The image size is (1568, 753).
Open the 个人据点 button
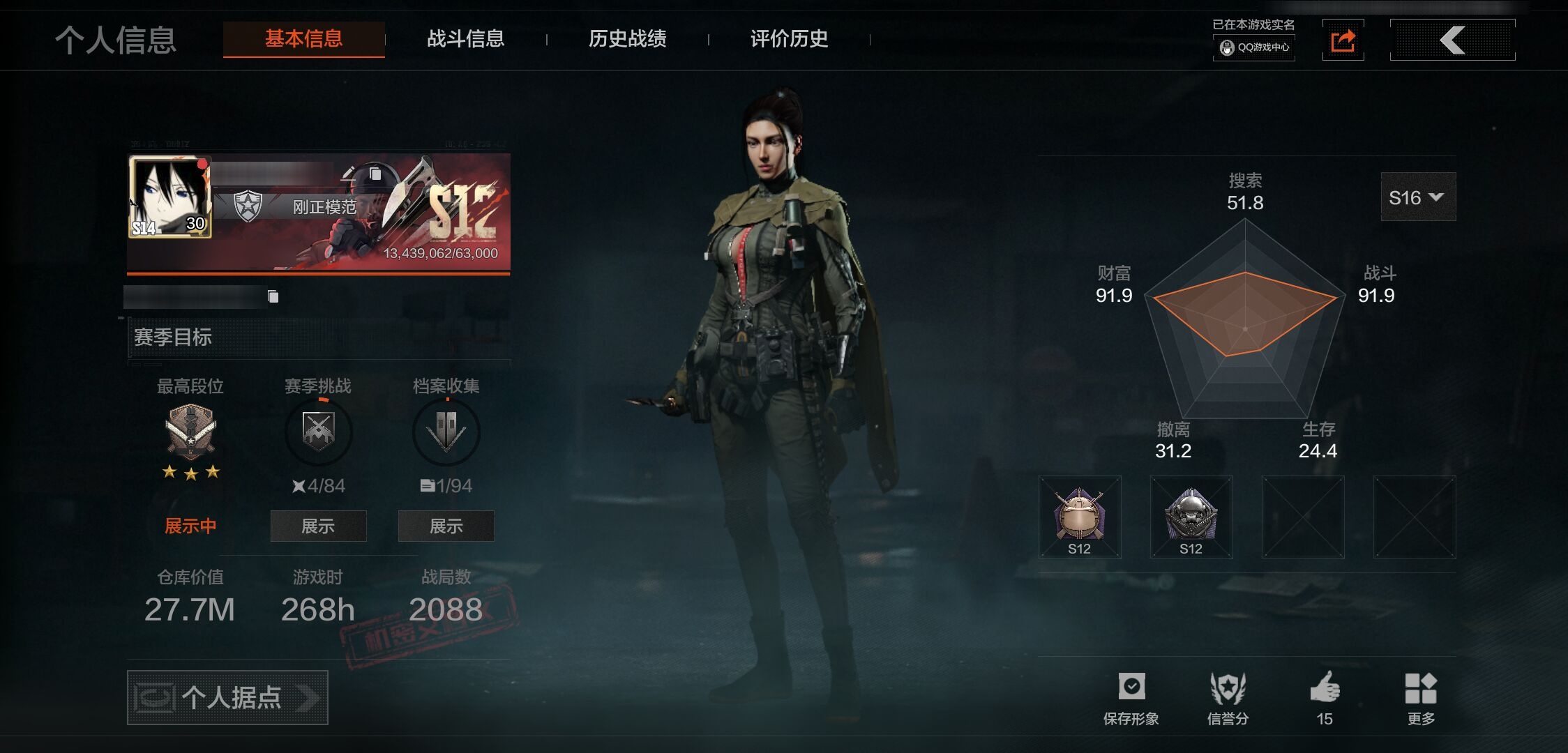[x=227, y=697]
